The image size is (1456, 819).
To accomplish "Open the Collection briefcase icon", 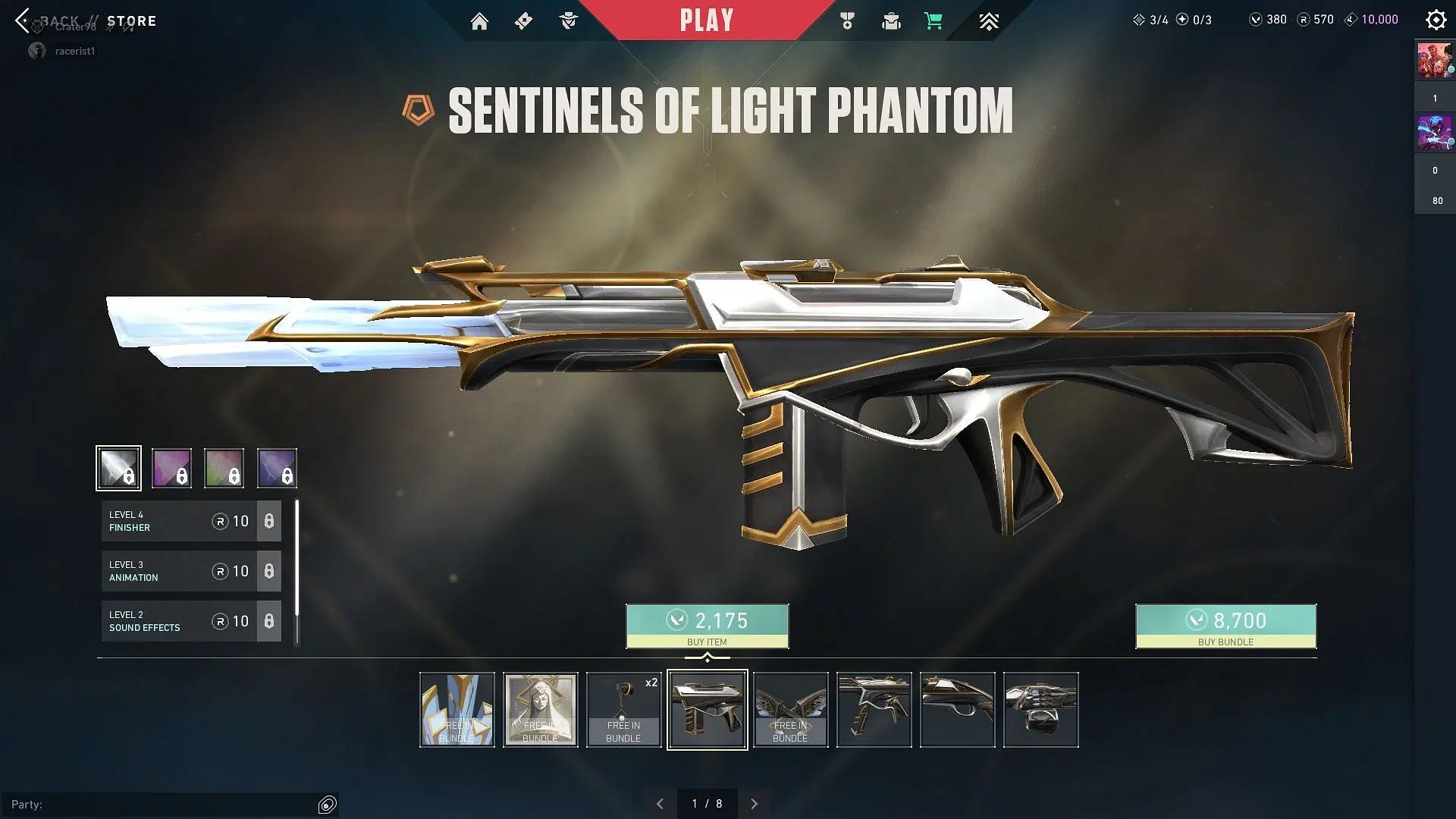I will pyautogui.click(x=891, y=20).
